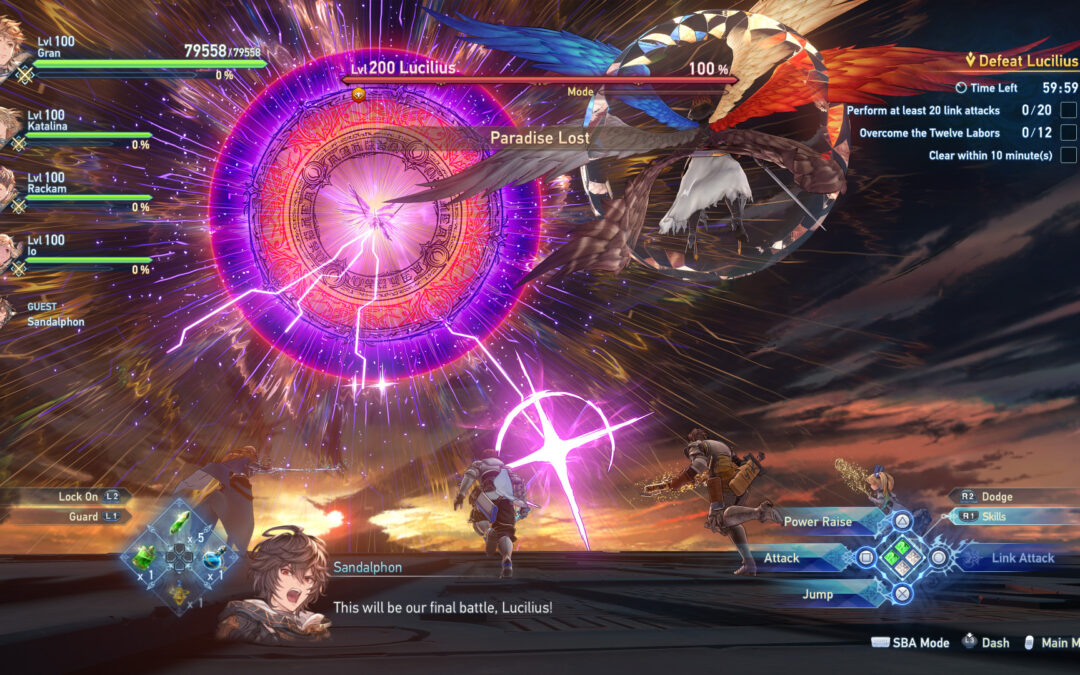Click the Lucilius boss name plate

pyautogui.click(x=400, y=68)
